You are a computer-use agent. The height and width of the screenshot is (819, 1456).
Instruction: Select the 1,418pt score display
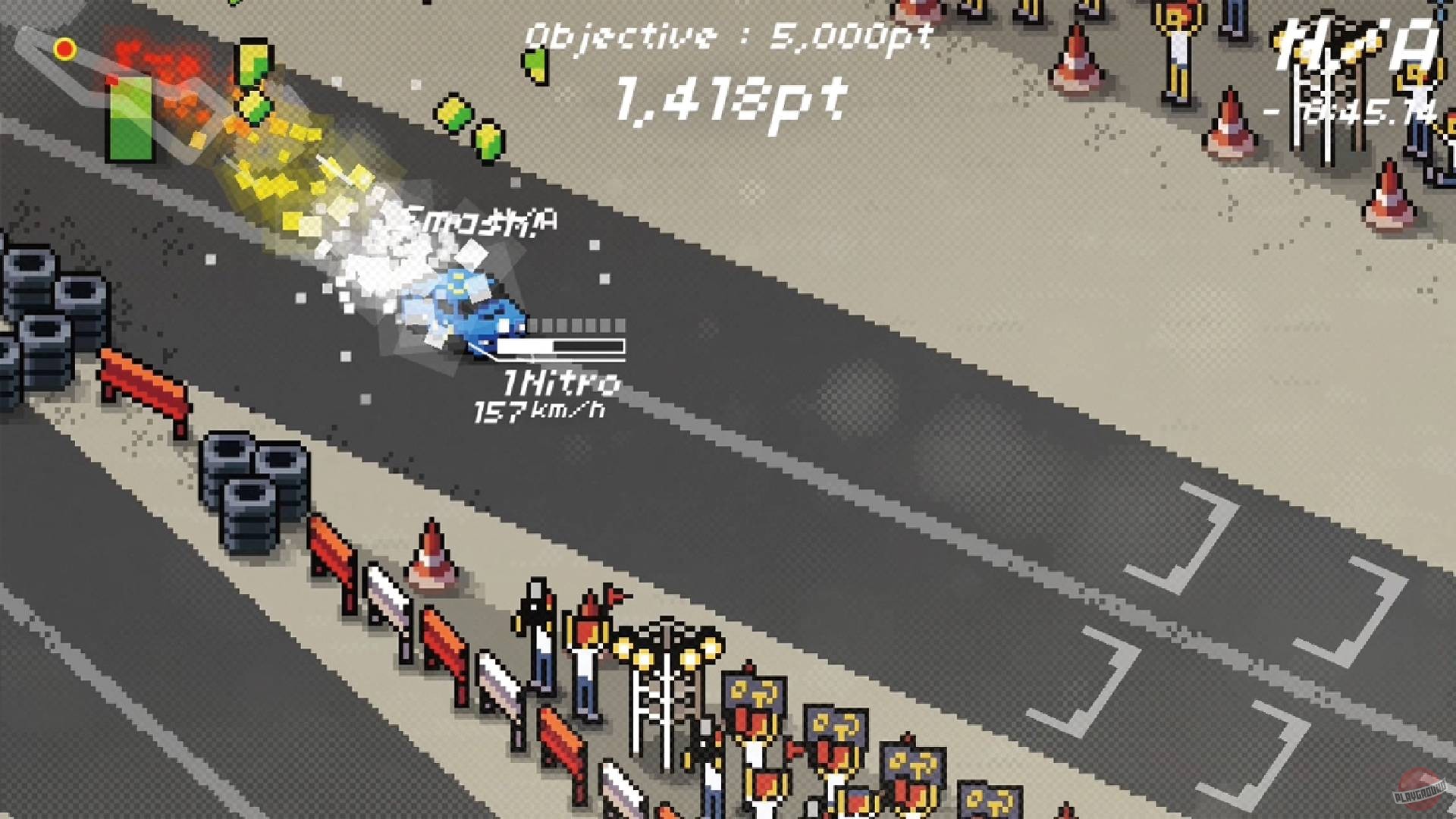[x=728, y=102]
